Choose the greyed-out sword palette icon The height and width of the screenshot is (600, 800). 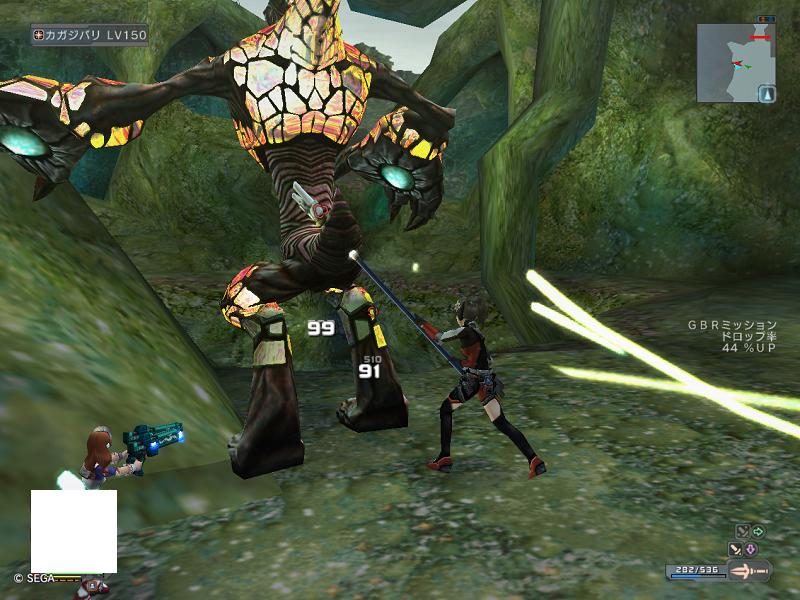point(741,532)
